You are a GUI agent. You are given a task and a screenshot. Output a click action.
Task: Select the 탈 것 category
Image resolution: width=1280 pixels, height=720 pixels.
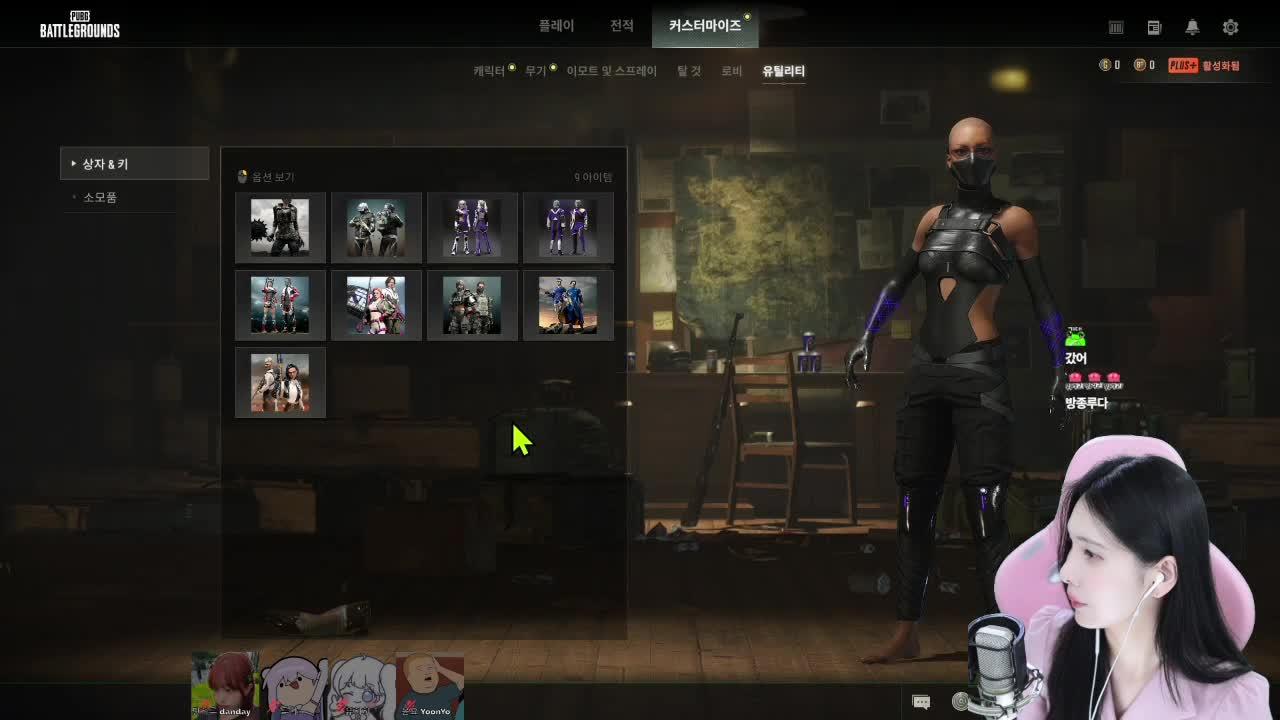(x=687, y=70)
